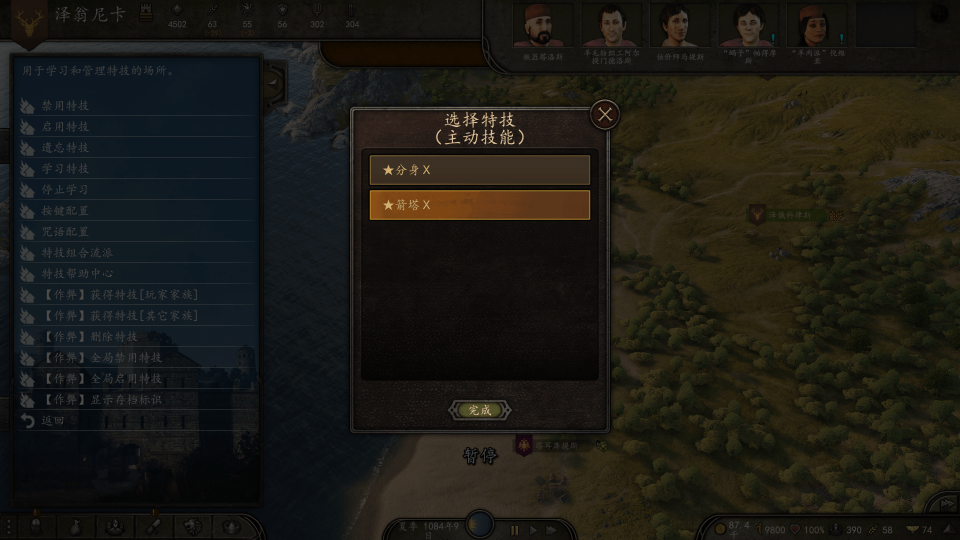Confirm selection with the 完成 button
Image resolution: width=960 pixels, height=540 pixels.
[480, 410]
